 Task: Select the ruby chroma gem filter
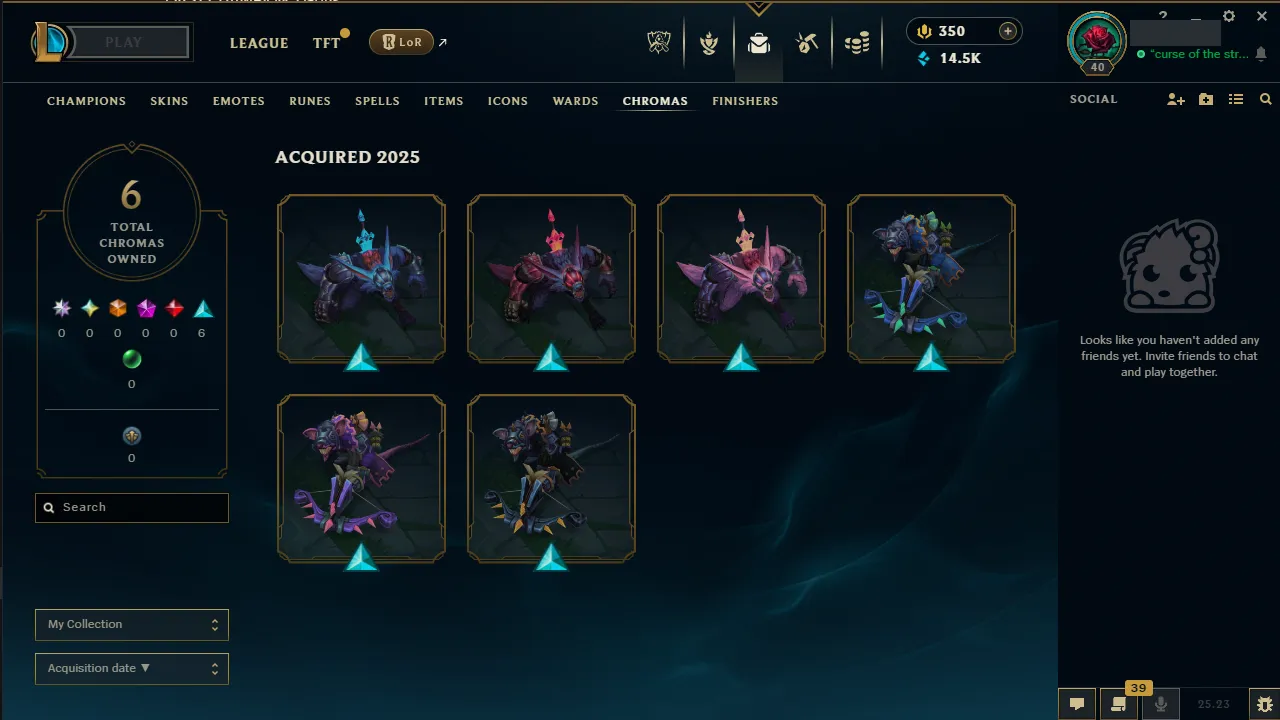[173, 308]
